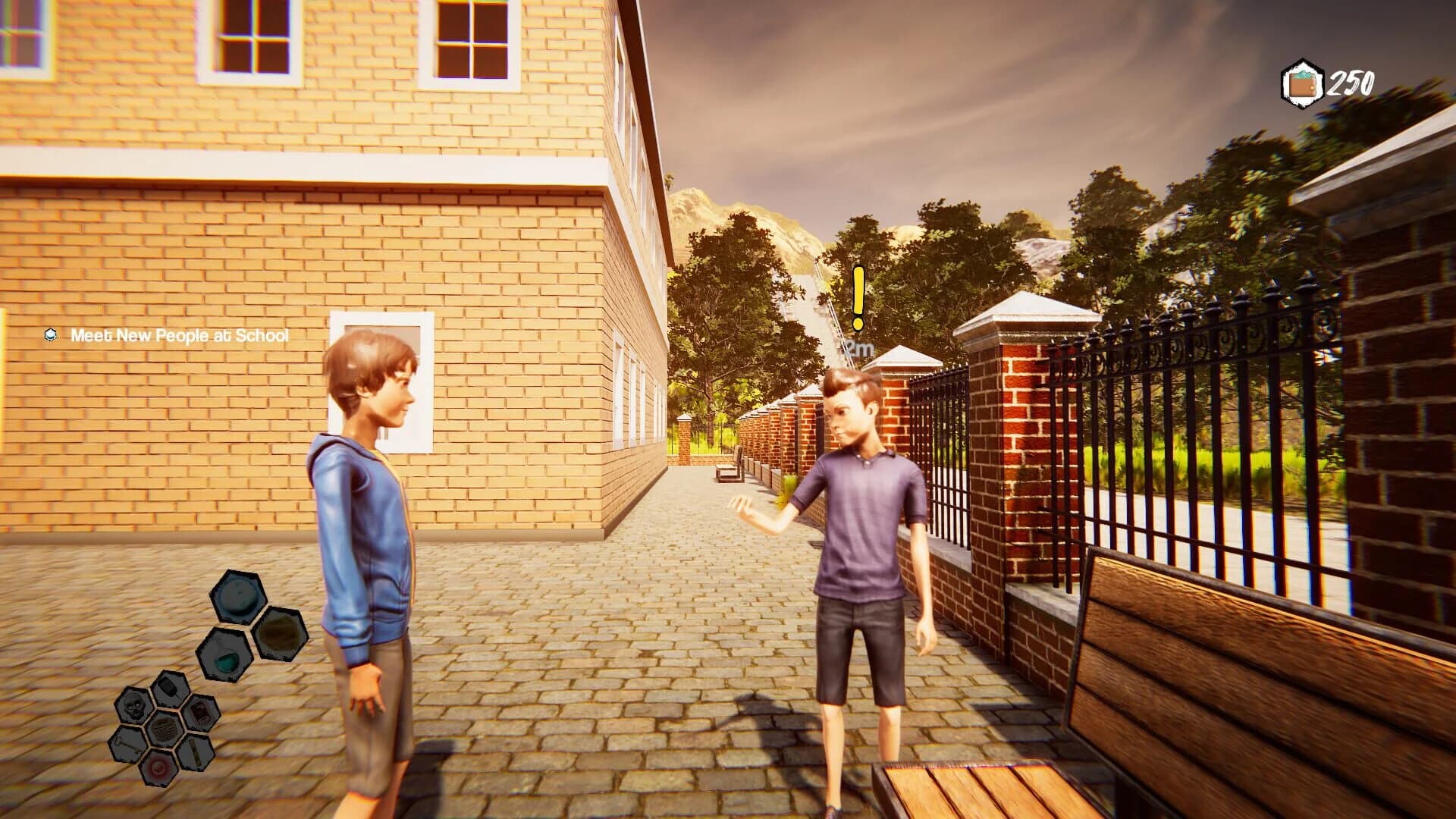Select the center speaker-grill hex slot
This screenshot has width=1456, height=819.
tap(164, 730)
